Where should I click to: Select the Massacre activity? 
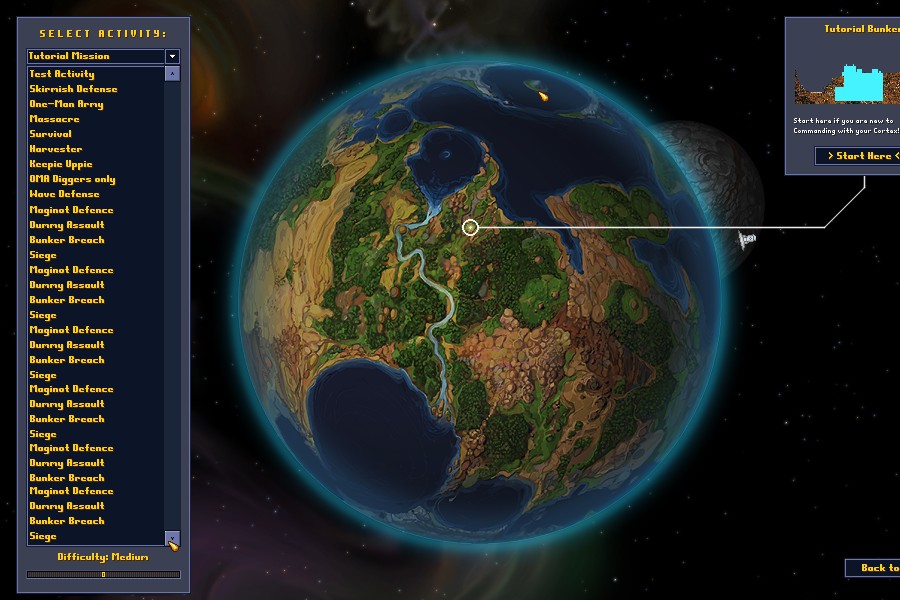point(54,119)
